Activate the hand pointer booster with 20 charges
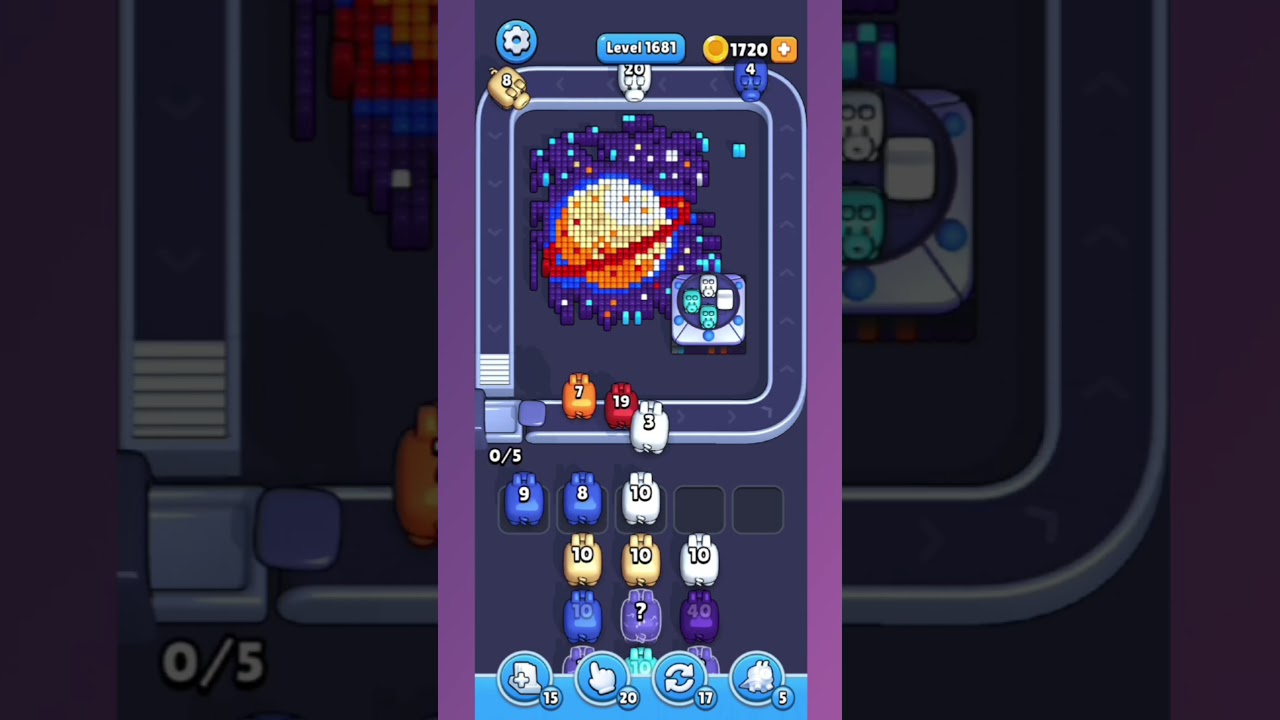1280x720 pixels. 603,678
